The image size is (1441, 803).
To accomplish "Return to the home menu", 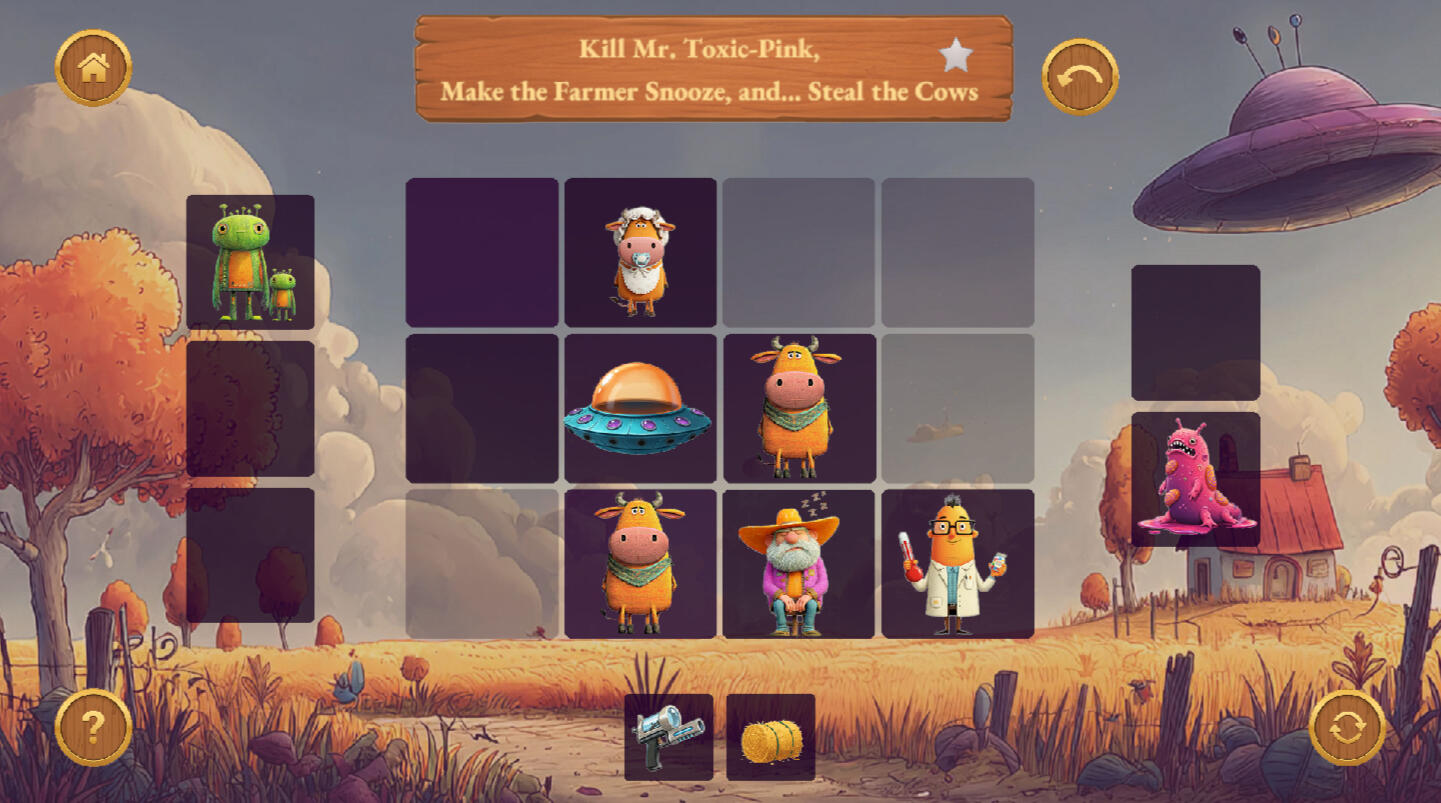I will pos(93,68).
